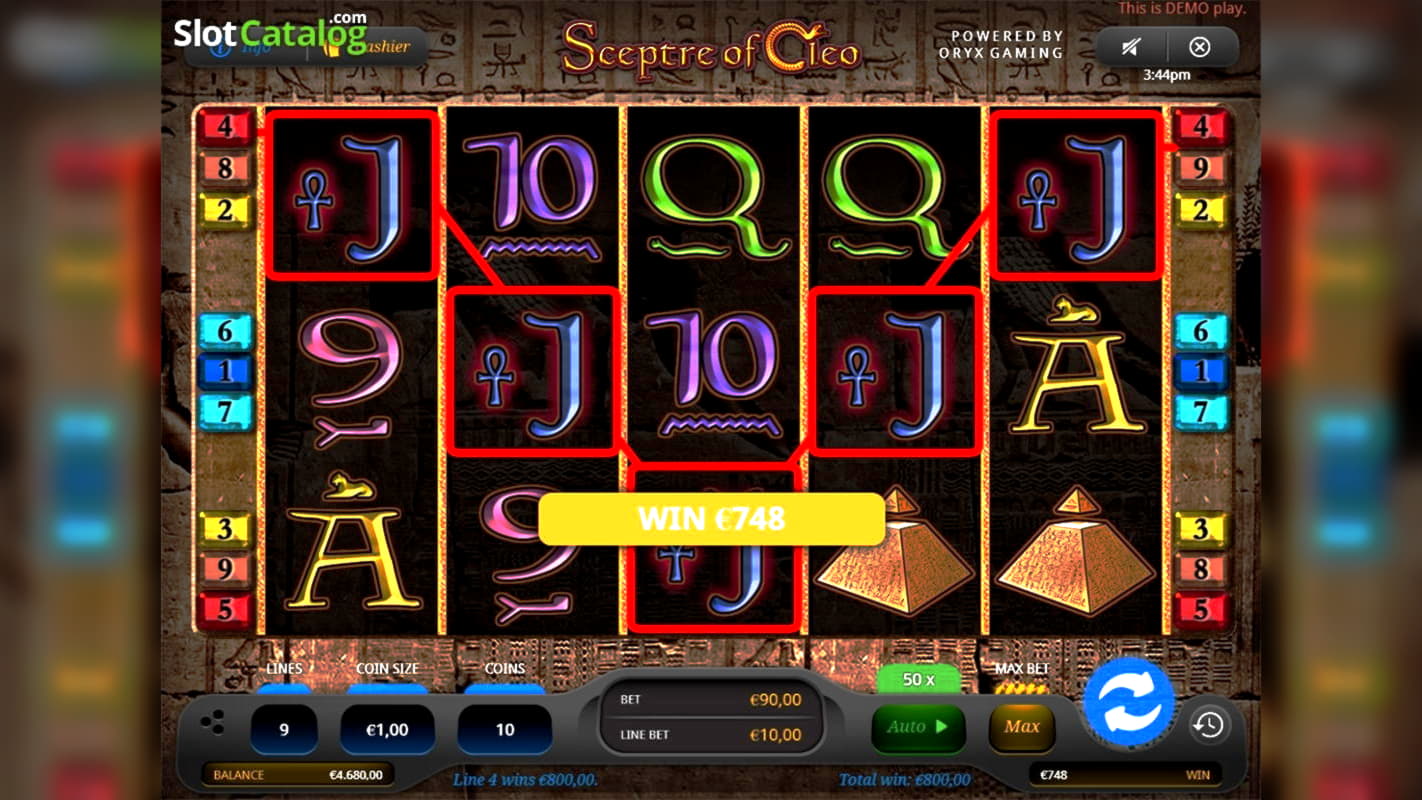Change the 50 x autospin count
The height and width of the screenshot is (800, 1422).
[x=916, y=679]
